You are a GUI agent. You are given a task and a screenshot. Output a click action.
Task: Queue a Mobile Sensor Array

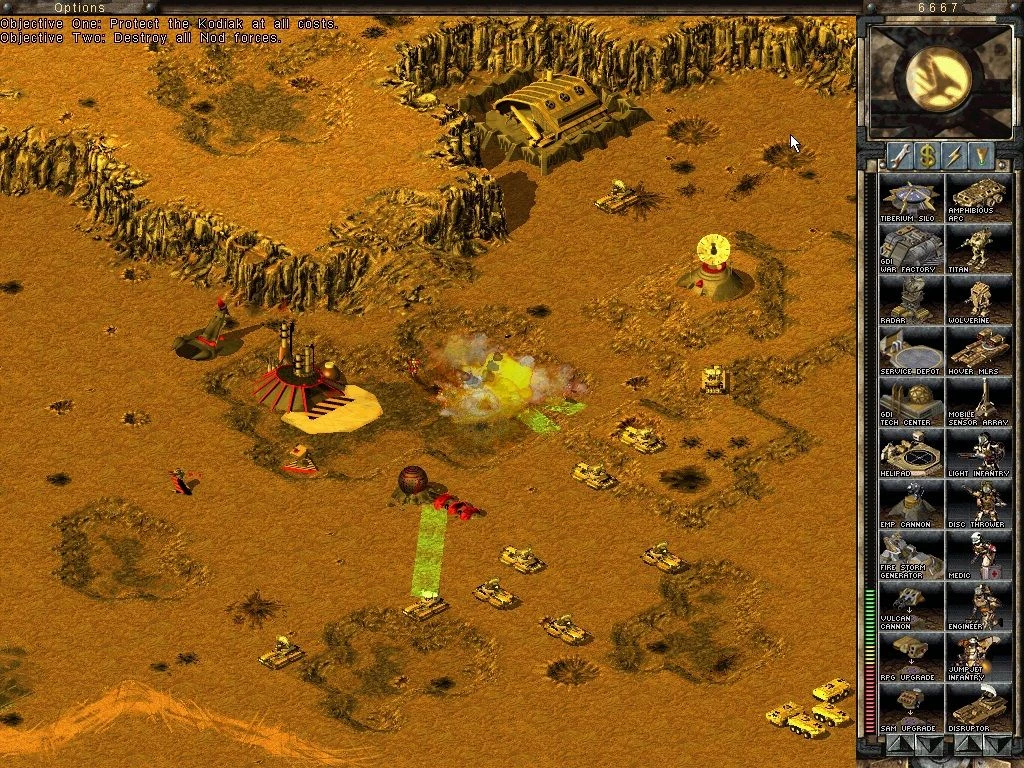click(978, 402)
